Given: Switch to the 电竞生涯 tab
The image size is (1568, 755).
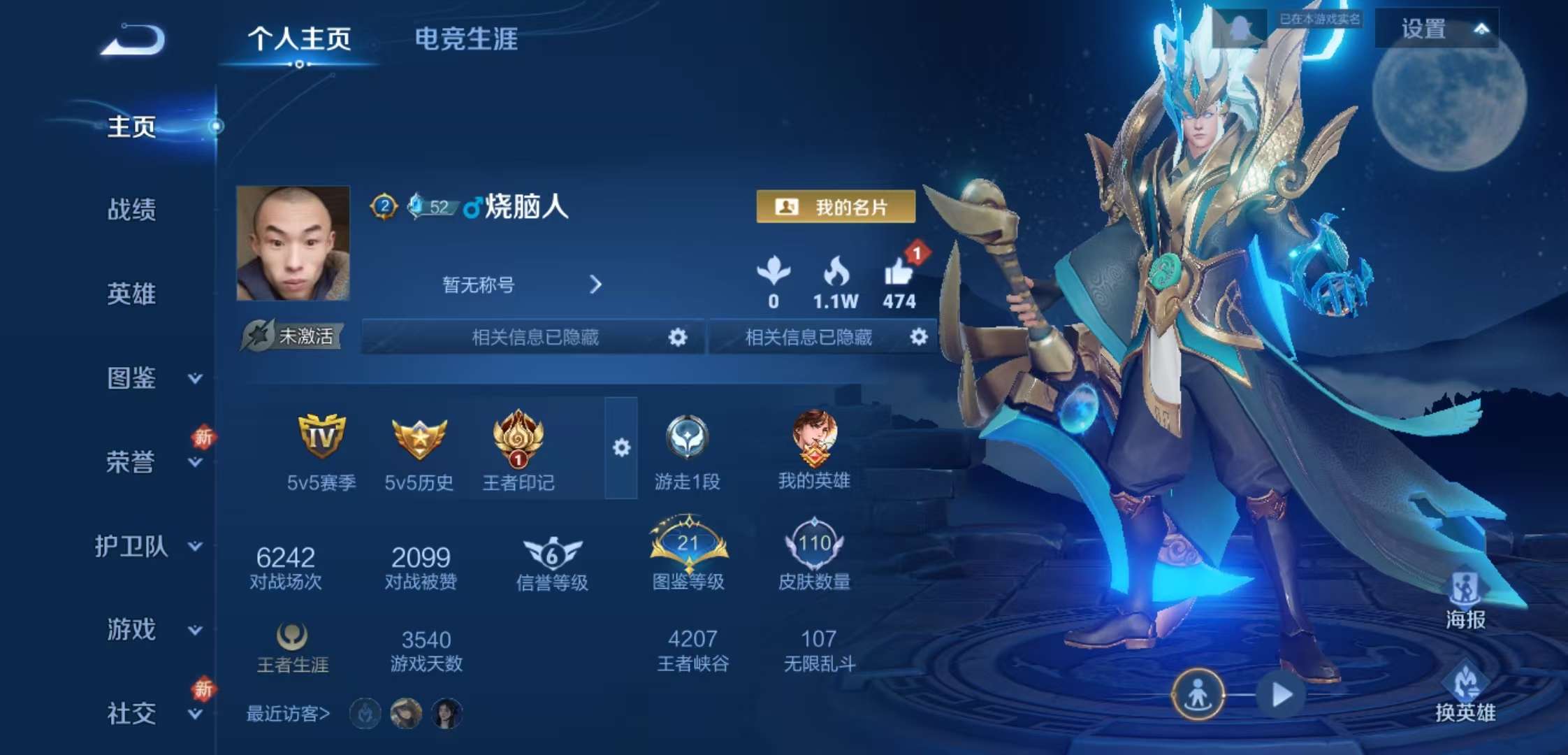Looking at the screenshot, I should (x=463, y=41).
